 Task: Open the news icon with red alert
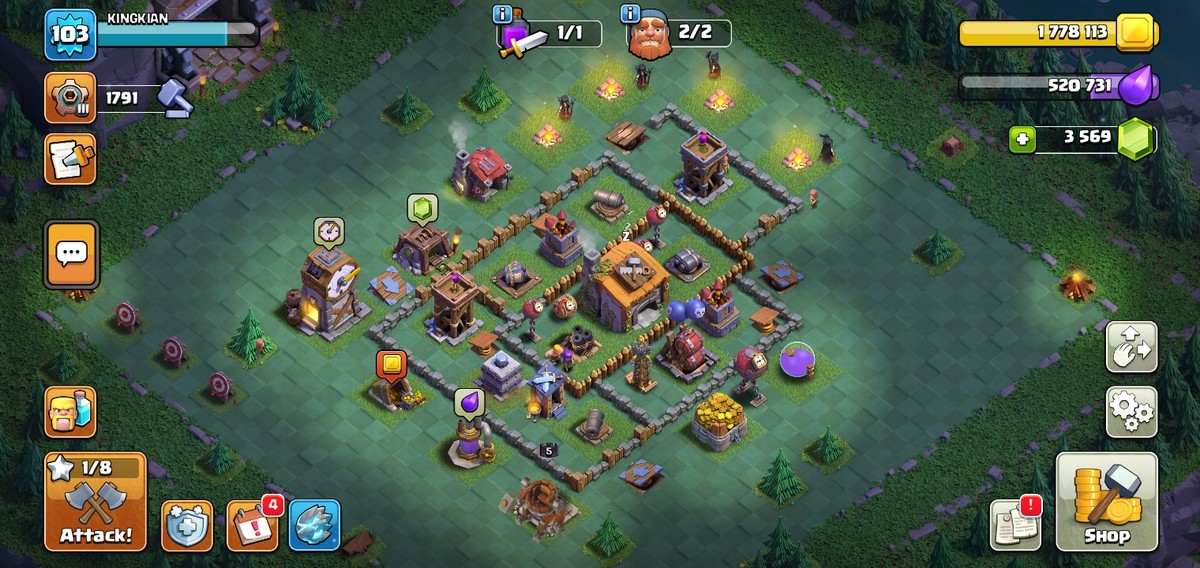(1015, 525)
